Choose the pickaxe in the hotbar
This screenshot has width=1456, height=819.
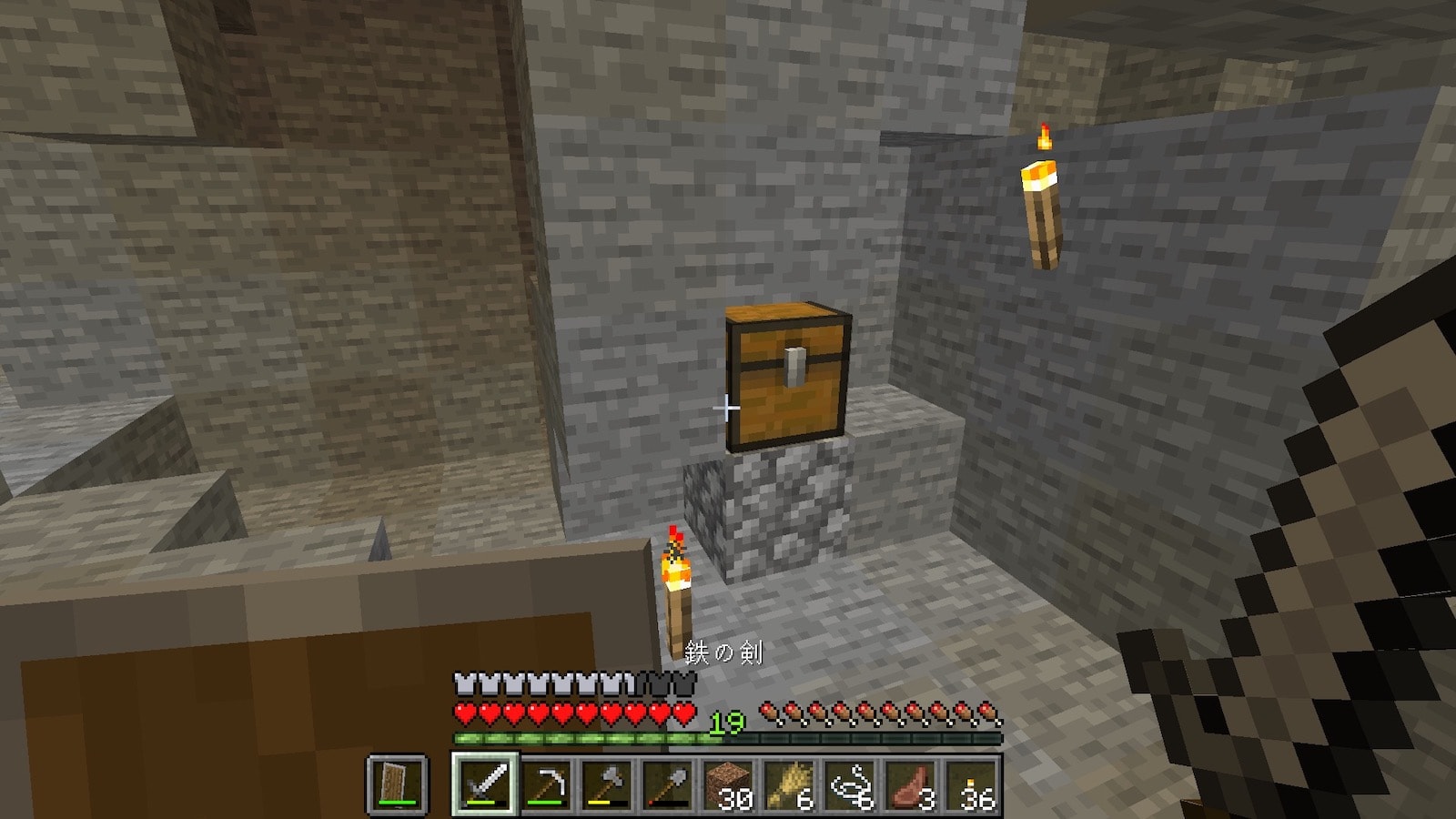click(546, 784)
